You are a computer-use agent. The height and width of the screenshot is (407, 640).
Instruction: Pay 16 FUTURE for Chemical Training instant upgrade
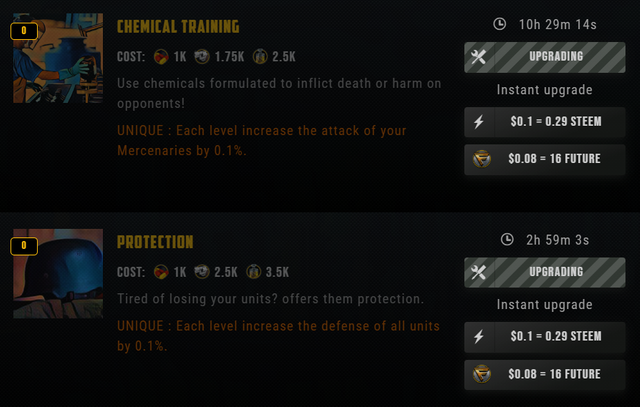[x=544, y=158]
